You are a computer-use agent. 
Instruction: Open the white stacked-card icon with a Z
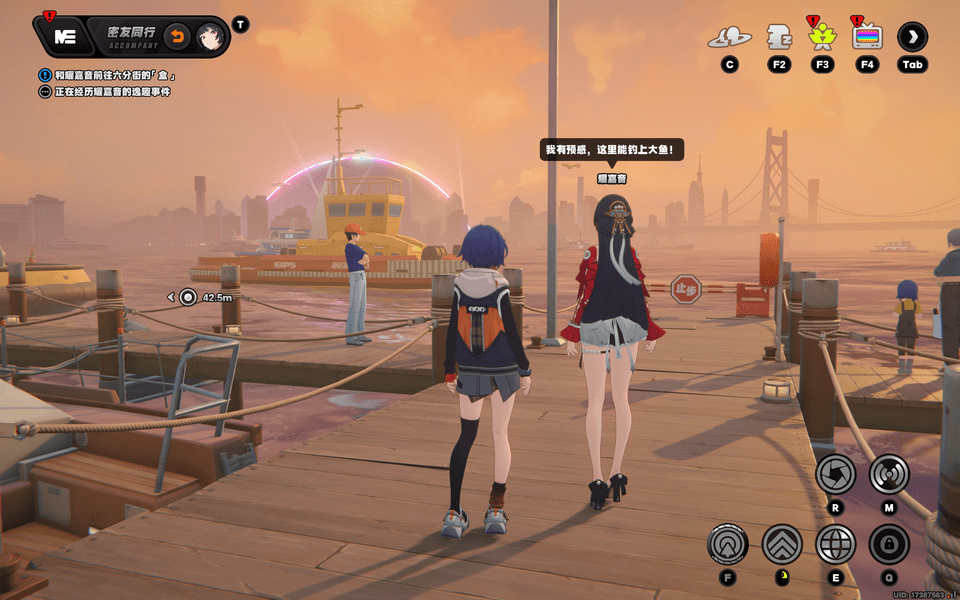pos(778,38)
